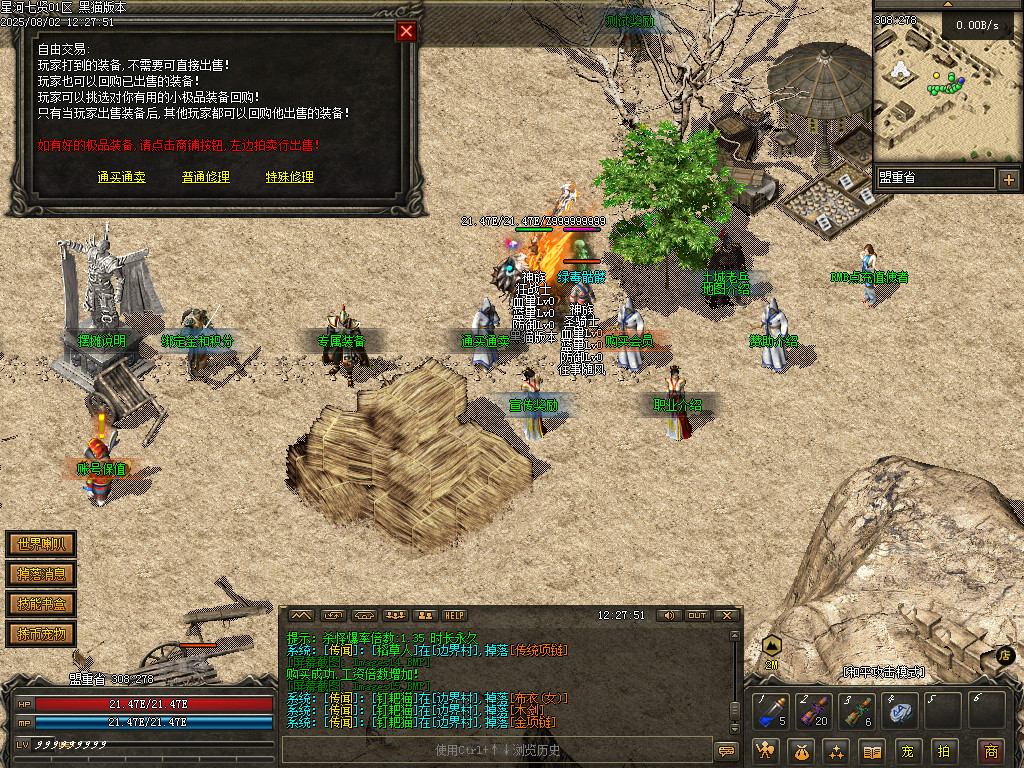
Task: Focus the chat input field
Action: 496,750
